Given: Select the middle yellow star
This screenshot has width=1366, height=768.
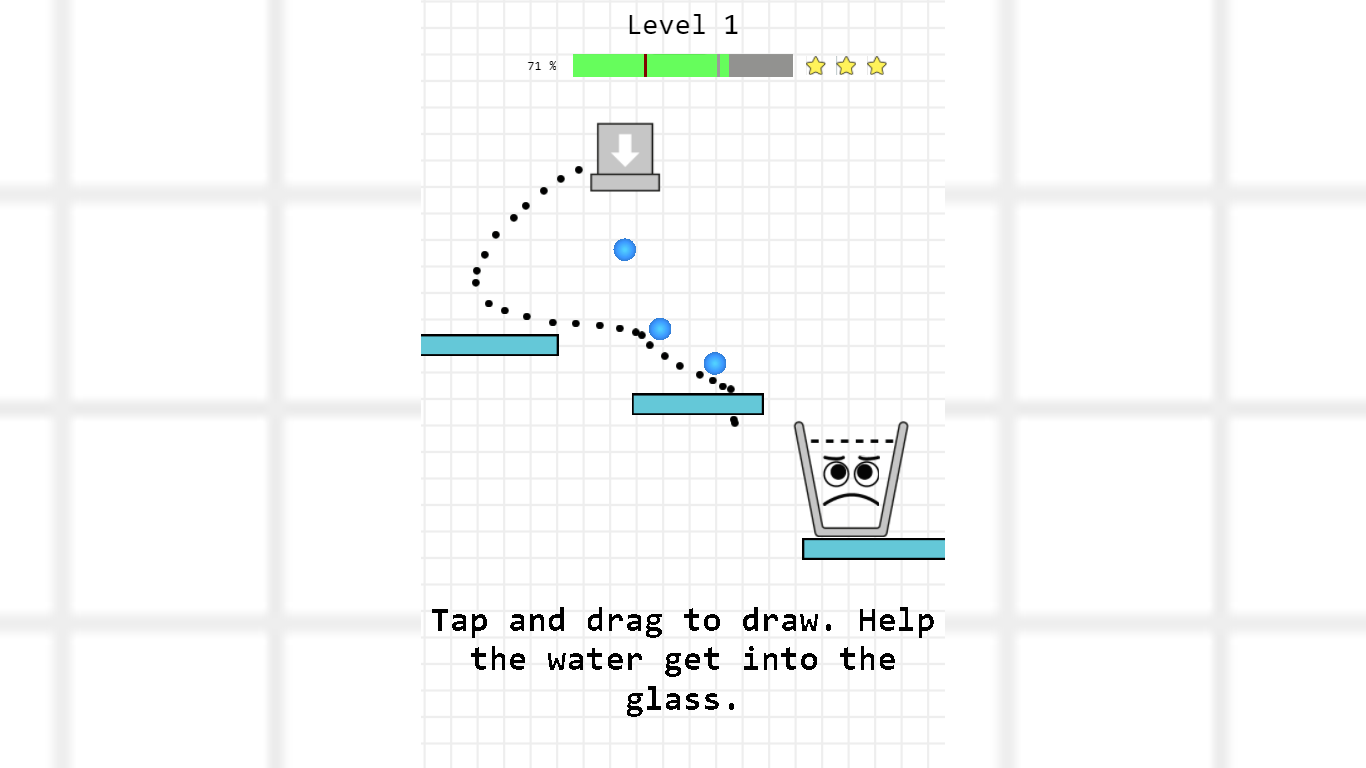Looking at the screenshot, I should 846,65.
